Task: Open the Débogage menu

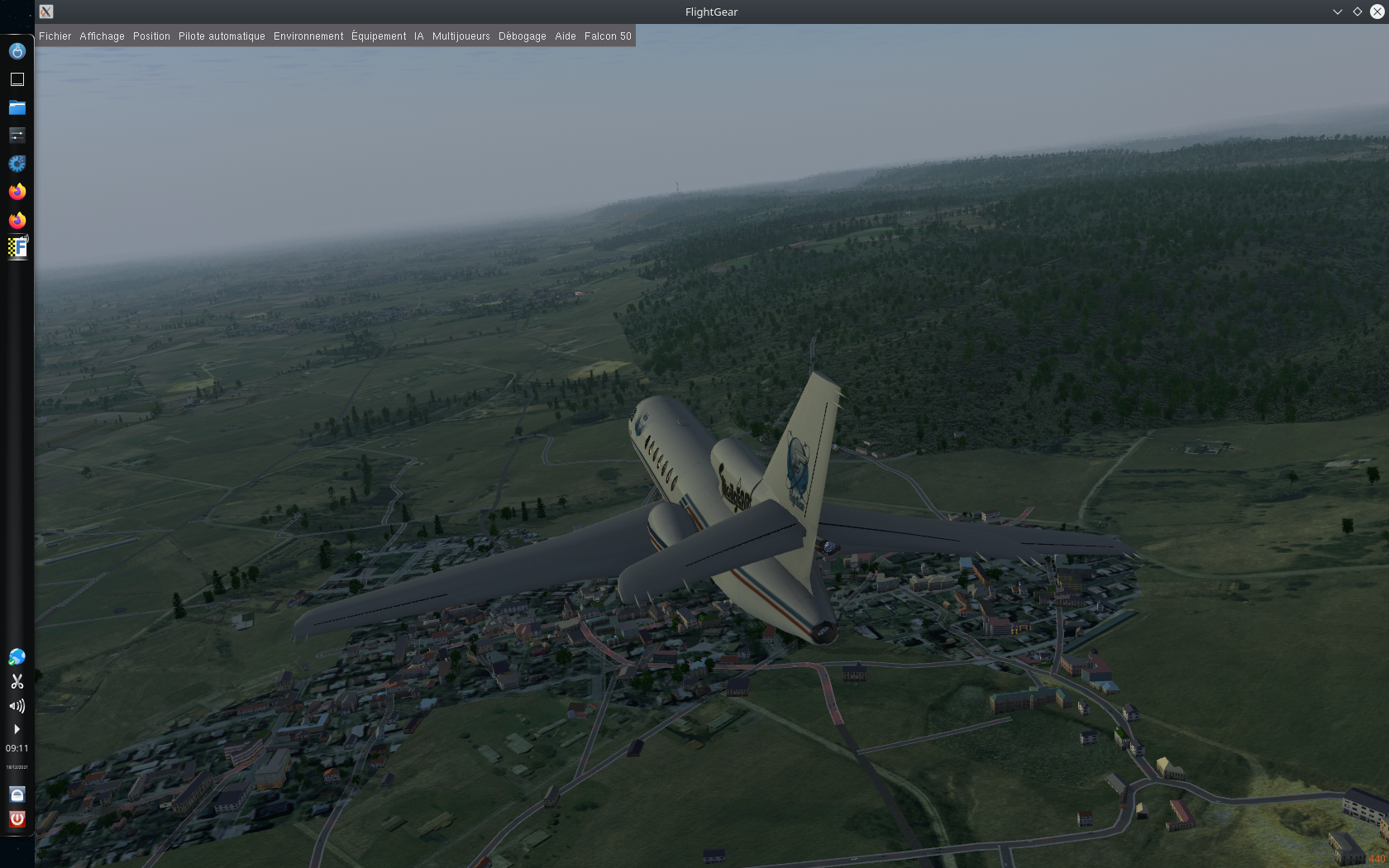Action: coord(522,36)
